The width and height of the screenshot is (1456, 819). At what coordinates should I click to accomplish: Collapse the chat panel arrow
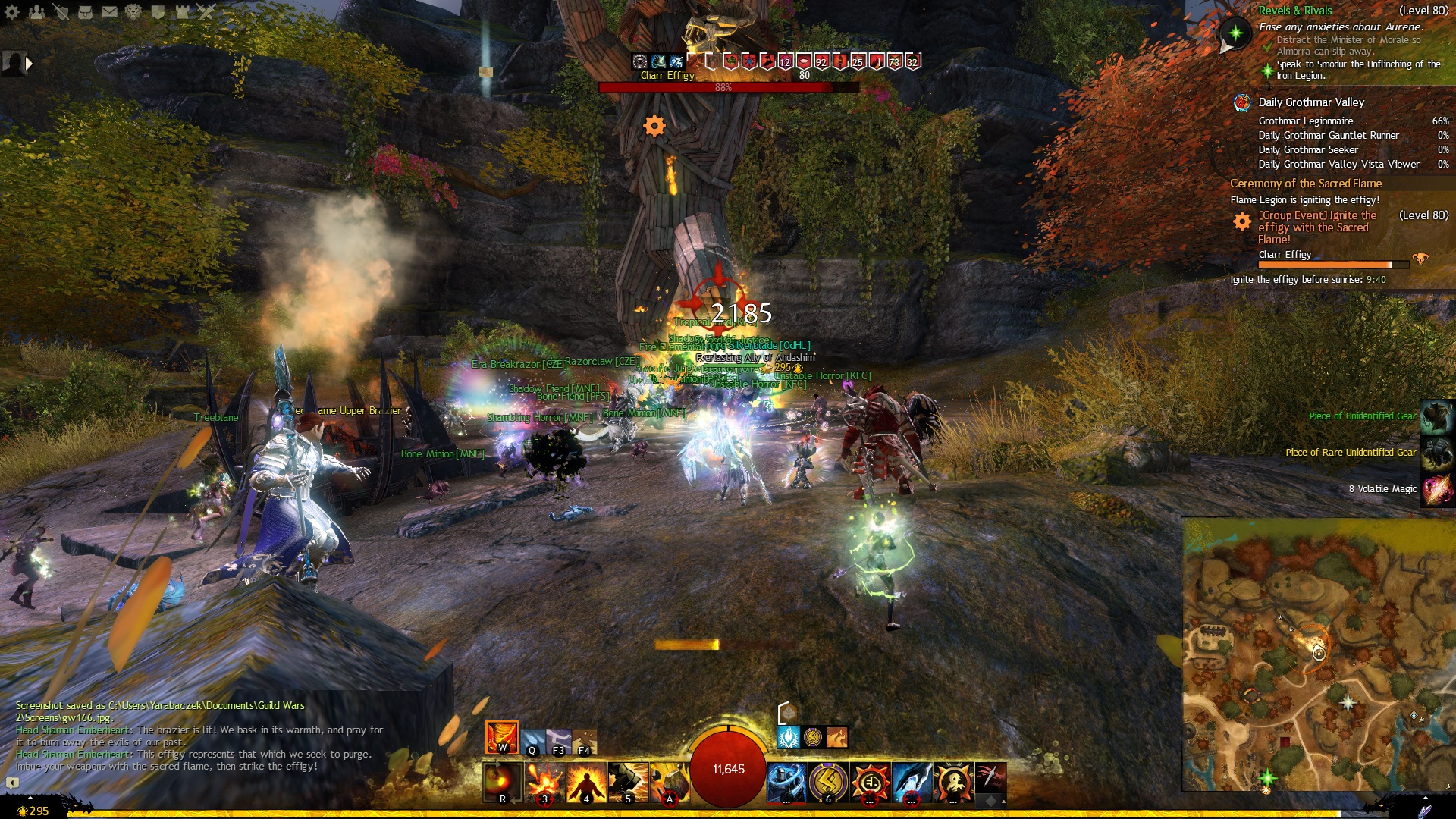coord(12,782)
